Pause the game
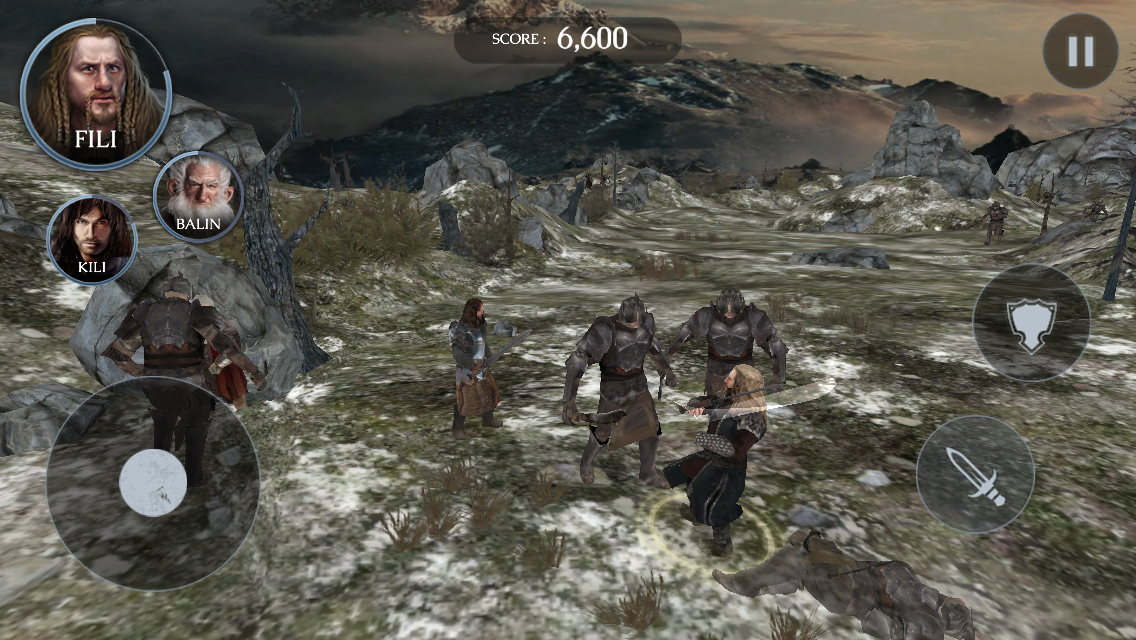This screenshot has height=640, width=1136. [x=1080, y=51]
